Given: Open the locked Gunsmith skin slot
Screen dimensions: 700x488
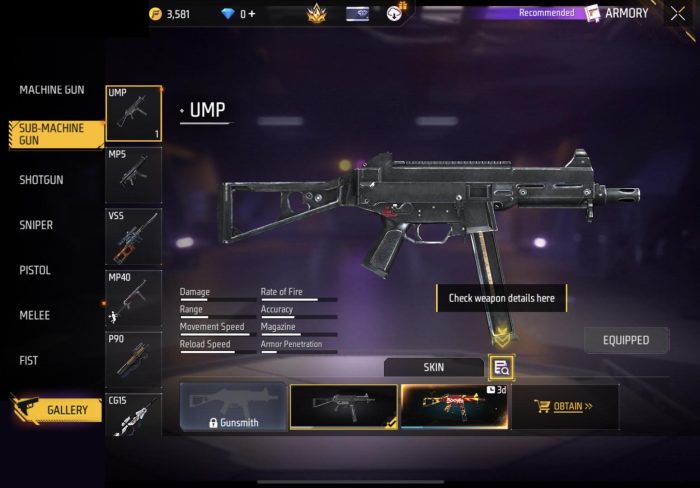Looking at the screenshot, I should (233, 407).
